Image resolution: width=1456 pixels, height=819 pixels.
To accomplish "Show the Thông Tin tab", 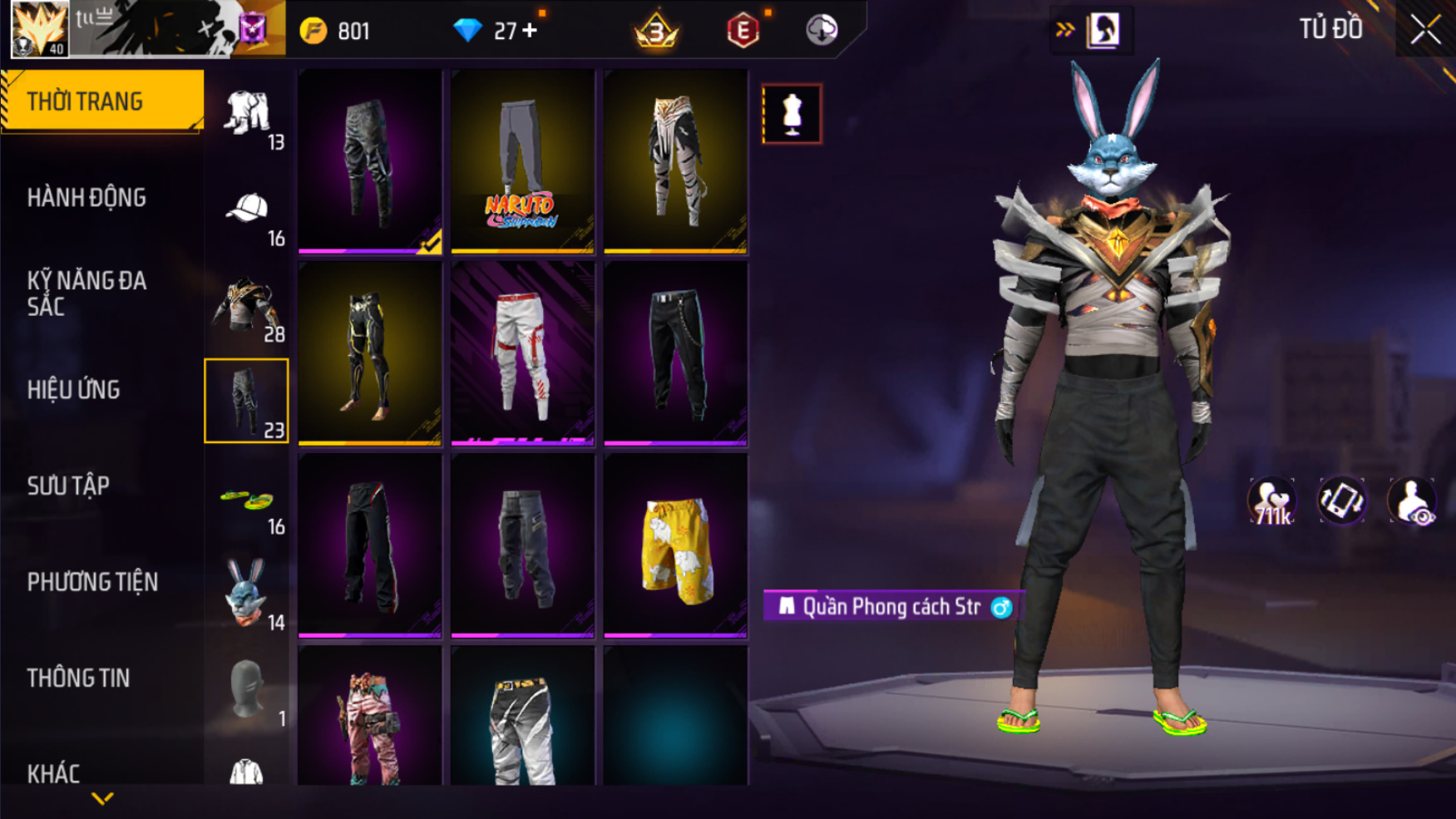I will pyautogui.click(x=78, y=678).
